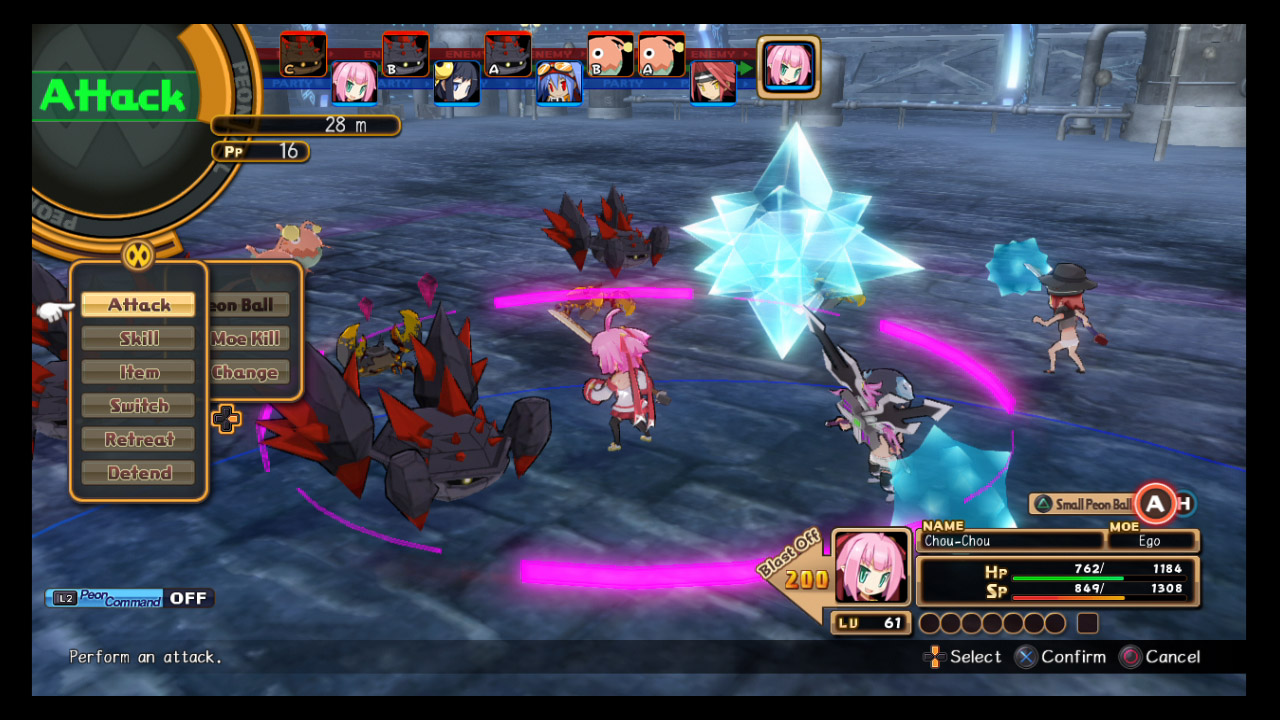1280x720 pixels.
Task: Pick the Switch command
Action: pos(139,406)
